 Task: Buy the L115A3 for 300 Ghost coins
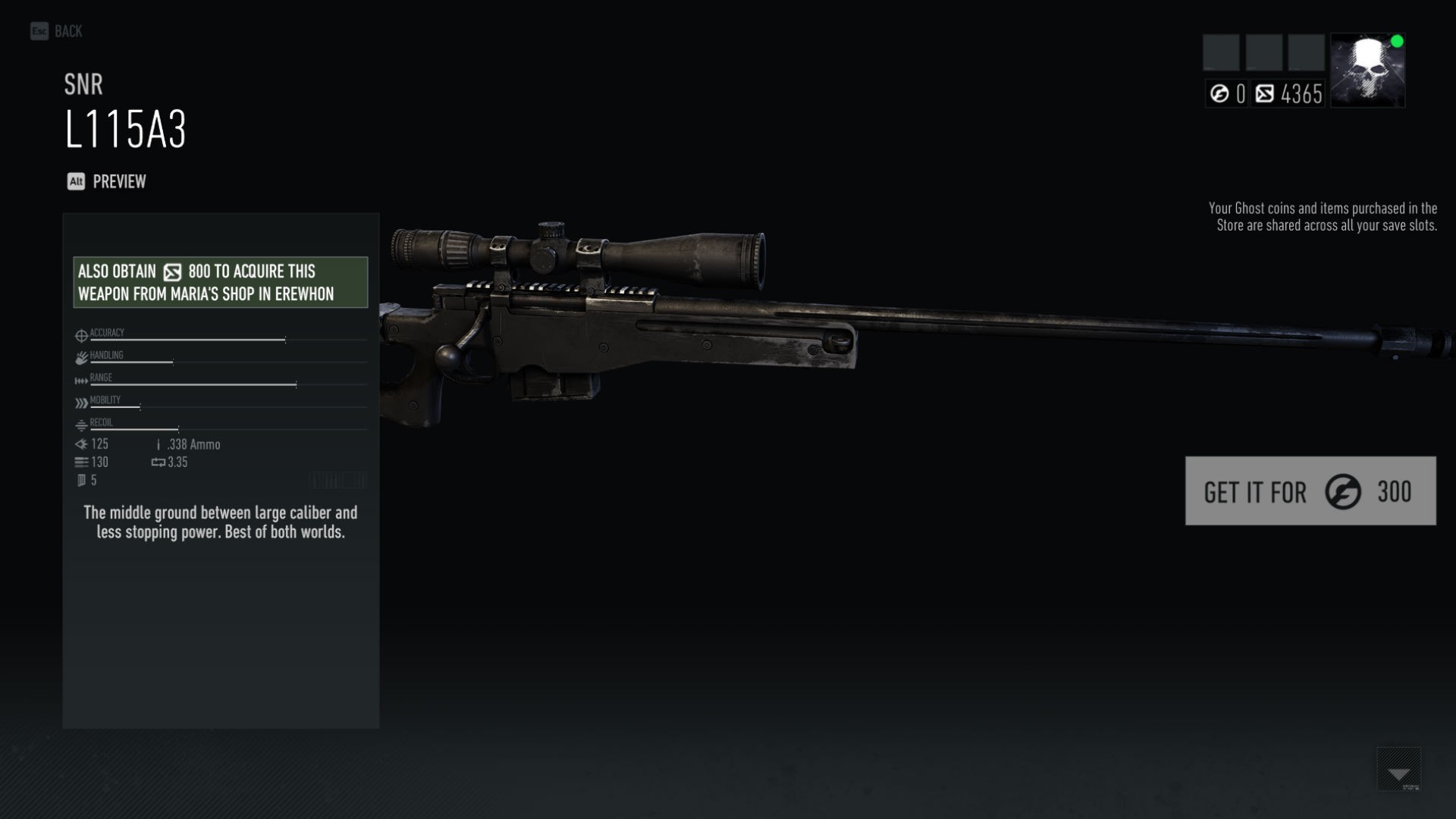click(x=1310, y=491)
